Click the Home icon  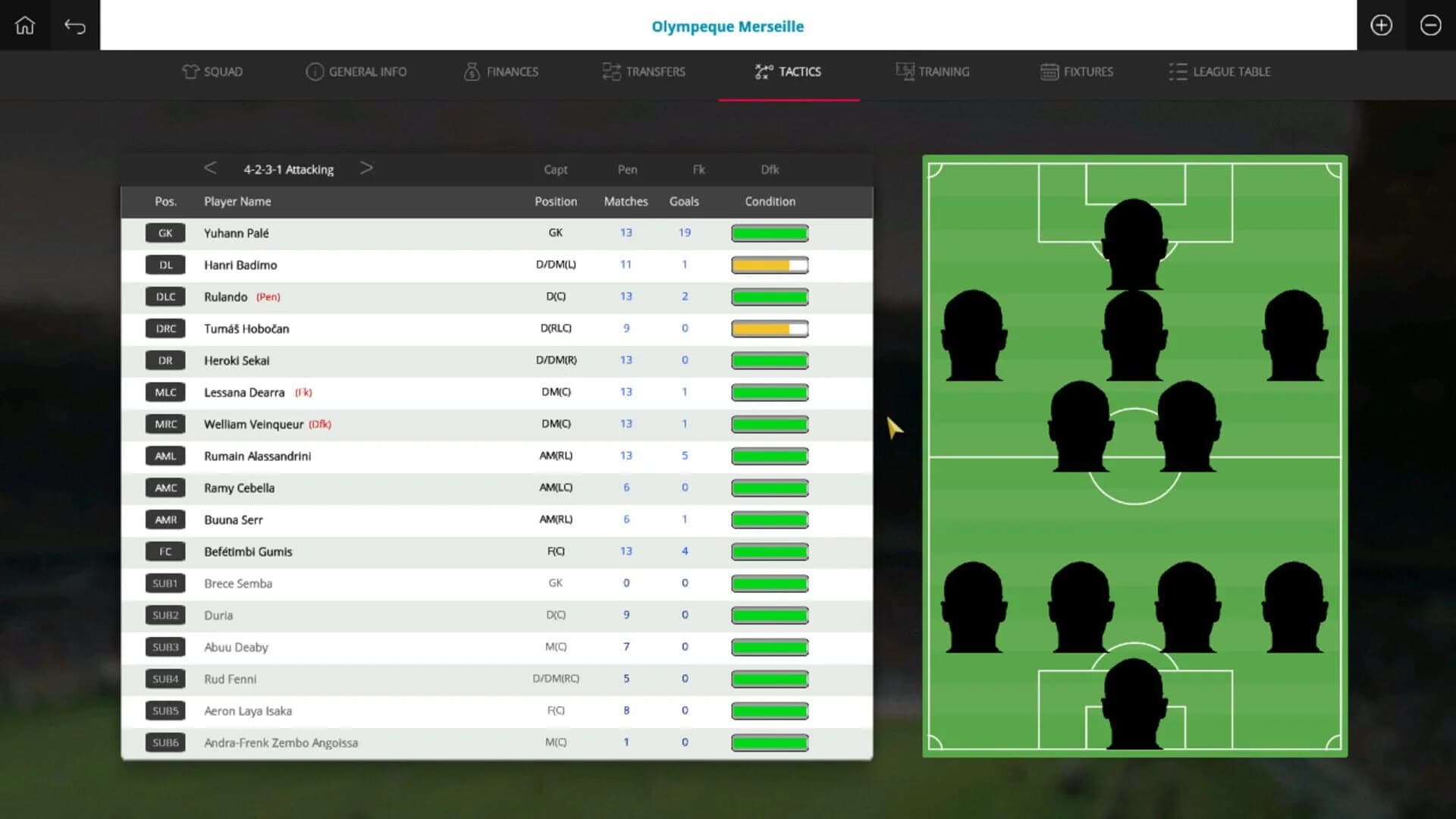(x=25, y=25)
